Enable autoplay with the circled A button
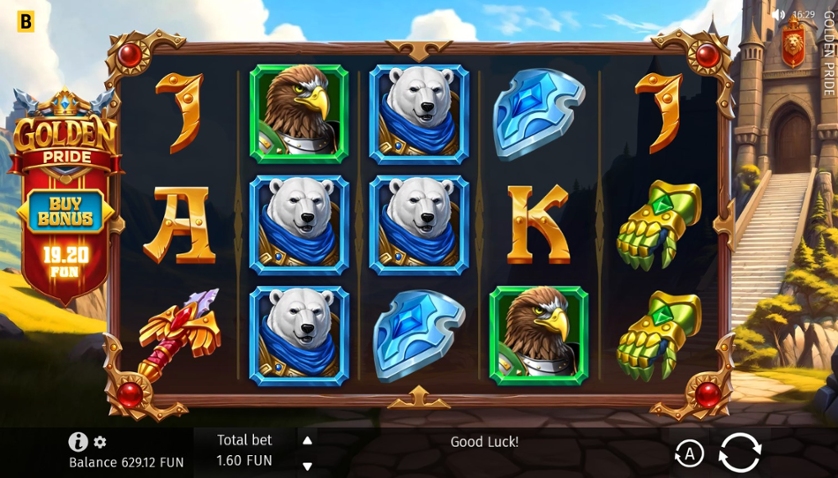Screen dimensions: 838x478 pos(688,454)
